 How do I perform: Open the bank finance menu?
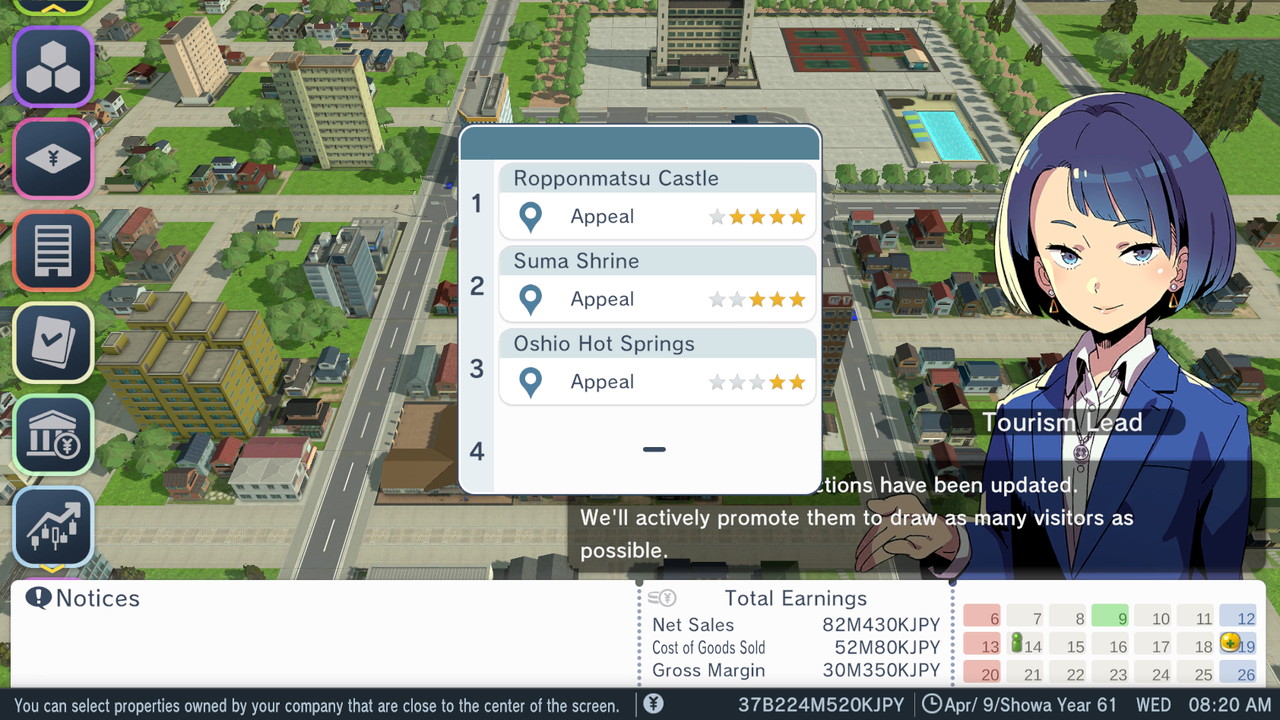(x=53, y=434)
